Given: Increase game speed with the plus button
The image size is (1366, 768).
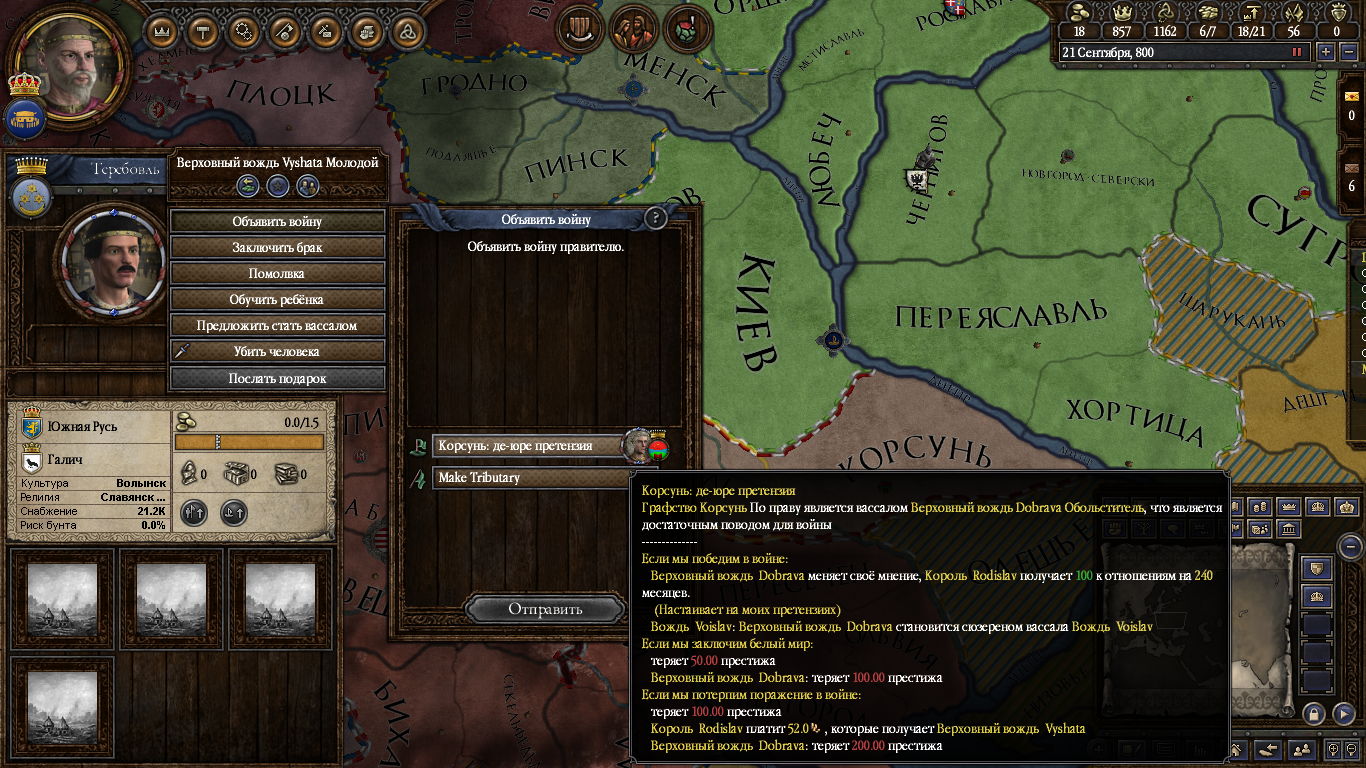Looking at the screenshot, I should [x=1325, y=52].
